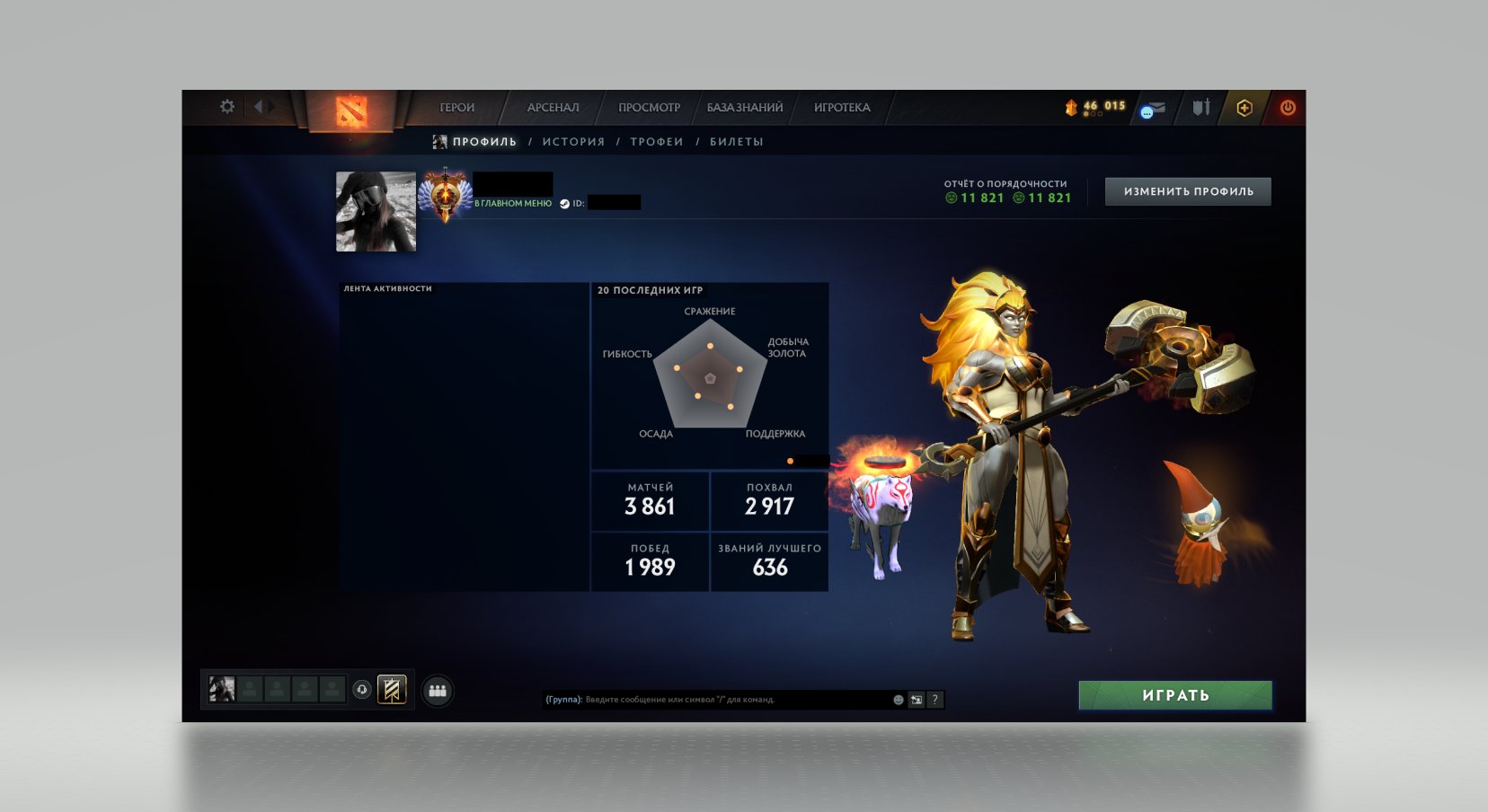Toggle voice chat with the headphones icon

tap(362, 689)
